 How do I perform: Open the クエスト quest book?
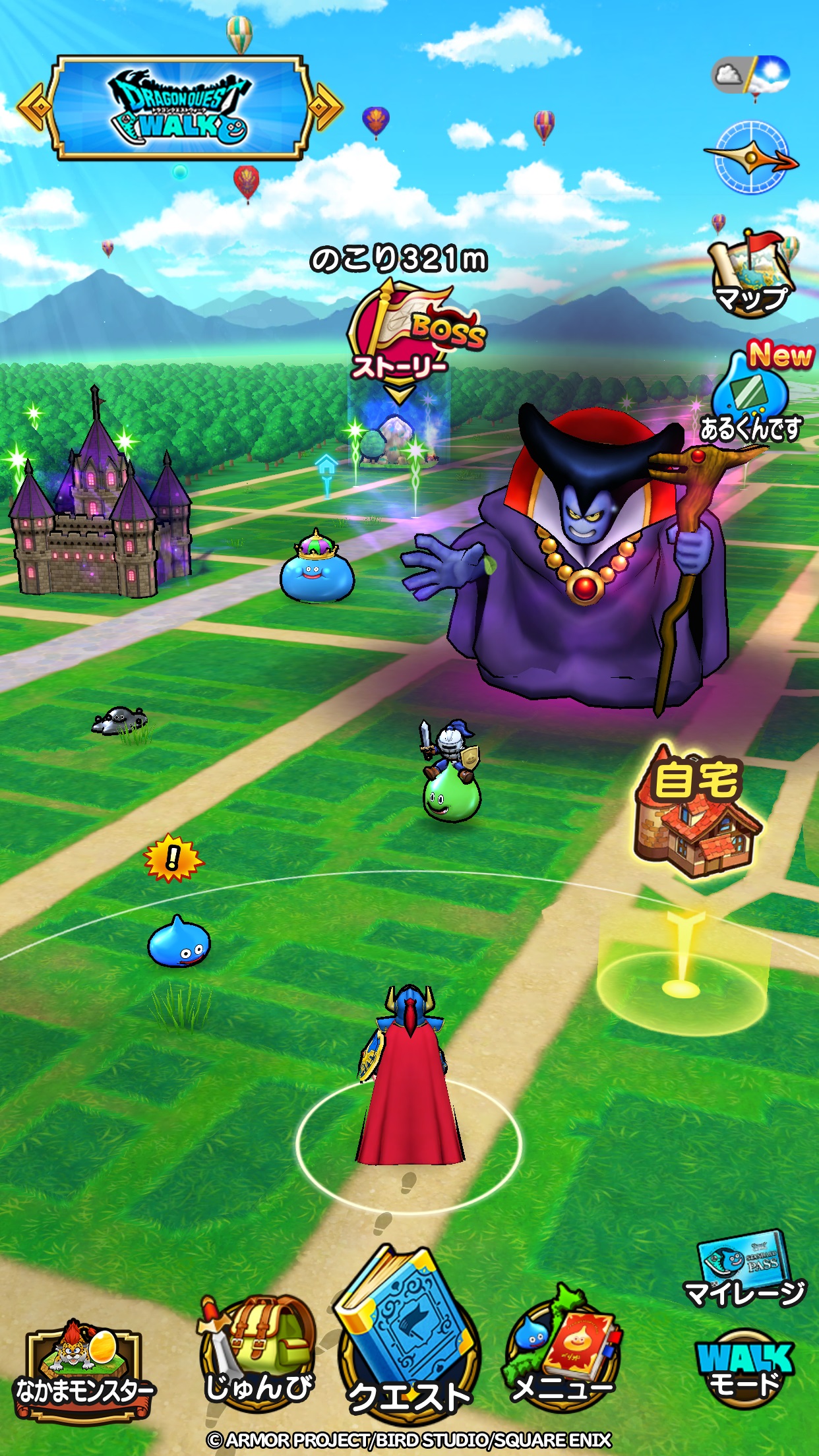408,1332
